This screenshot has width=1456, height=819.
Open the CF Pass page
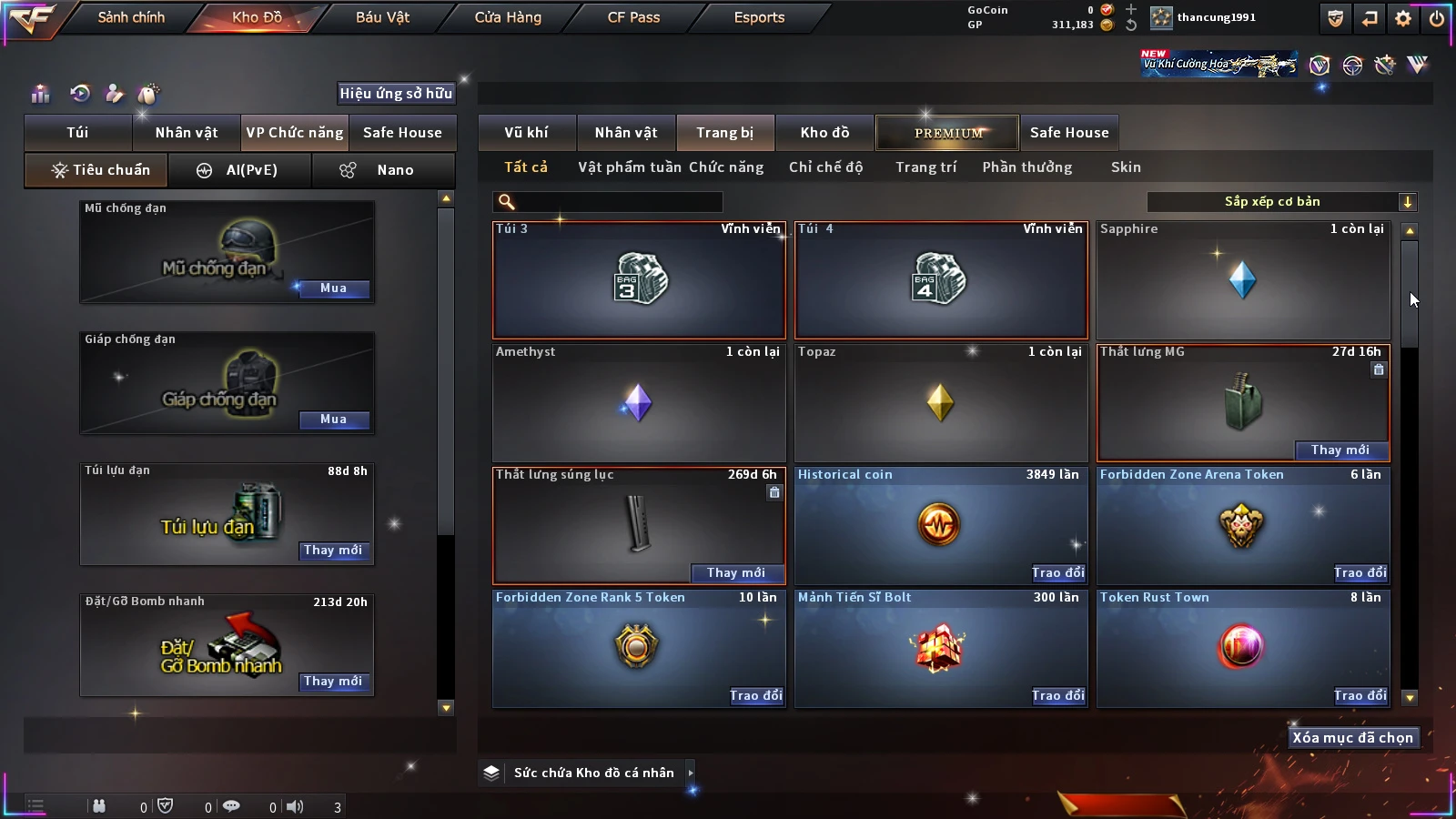tap(633, 17)
